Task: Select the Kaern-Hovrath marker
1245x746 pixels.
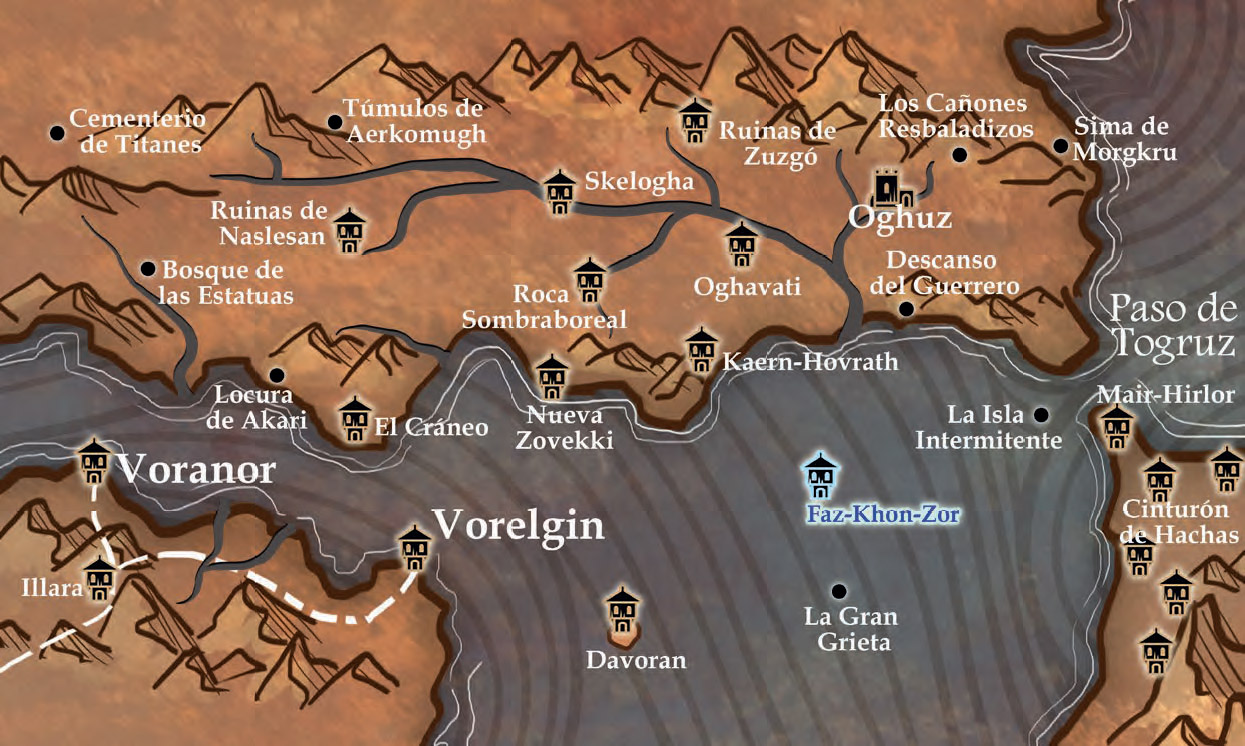Action: (x=702, y=350)
